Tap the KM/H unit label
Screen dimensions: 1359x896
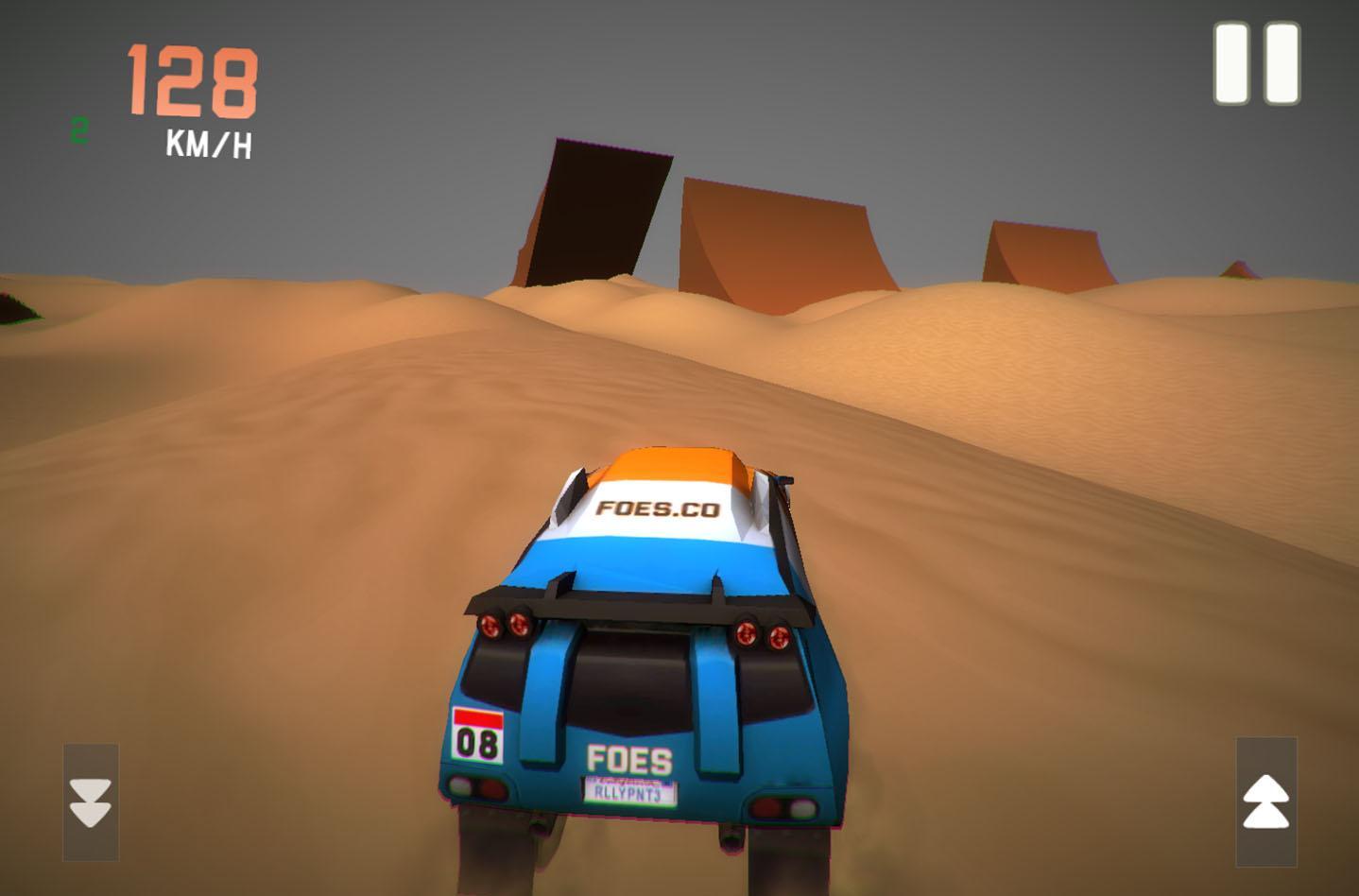[x=210, y=144]
